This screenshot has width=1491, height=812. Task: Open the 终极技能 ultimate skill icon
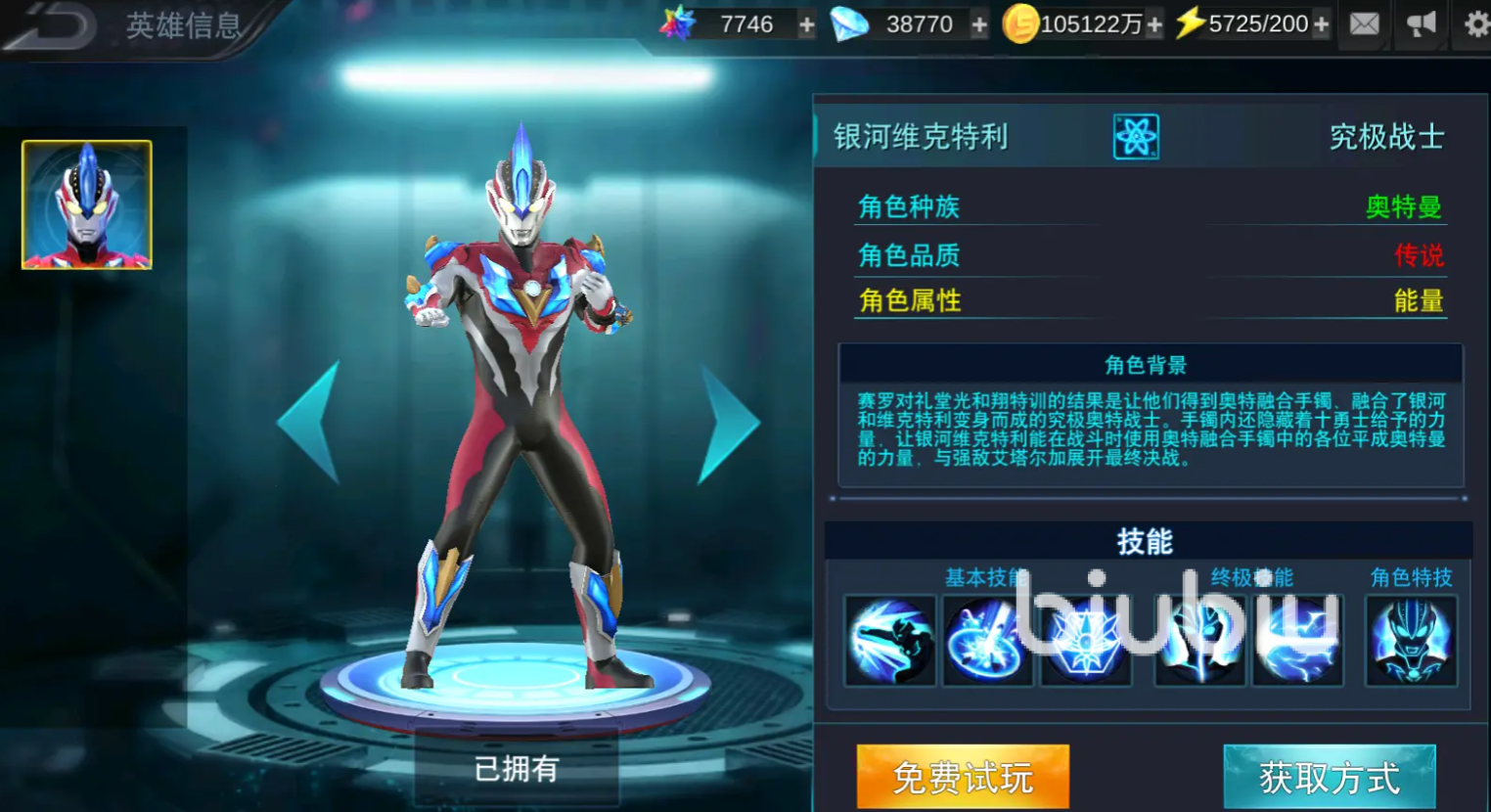[1198, 641]
